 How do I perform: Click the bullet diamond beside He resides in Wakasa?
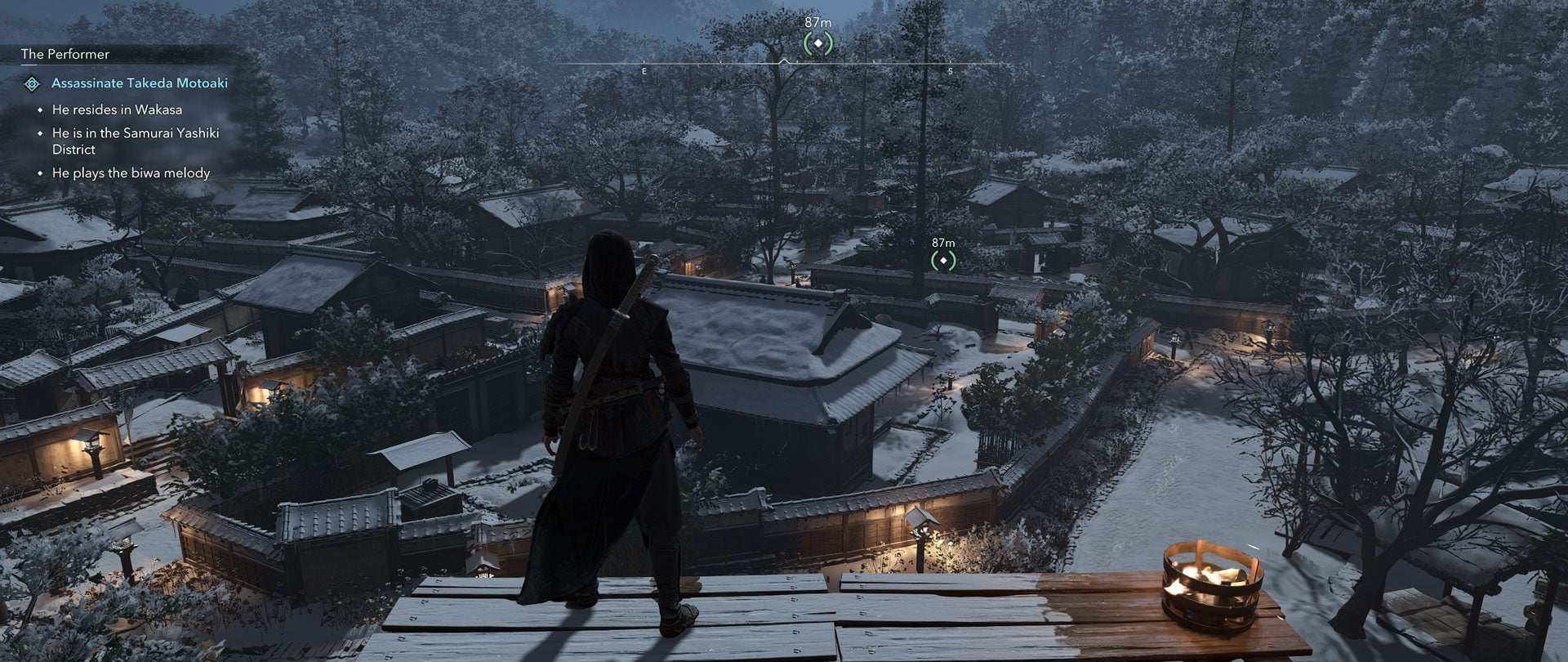click(39, 108)
